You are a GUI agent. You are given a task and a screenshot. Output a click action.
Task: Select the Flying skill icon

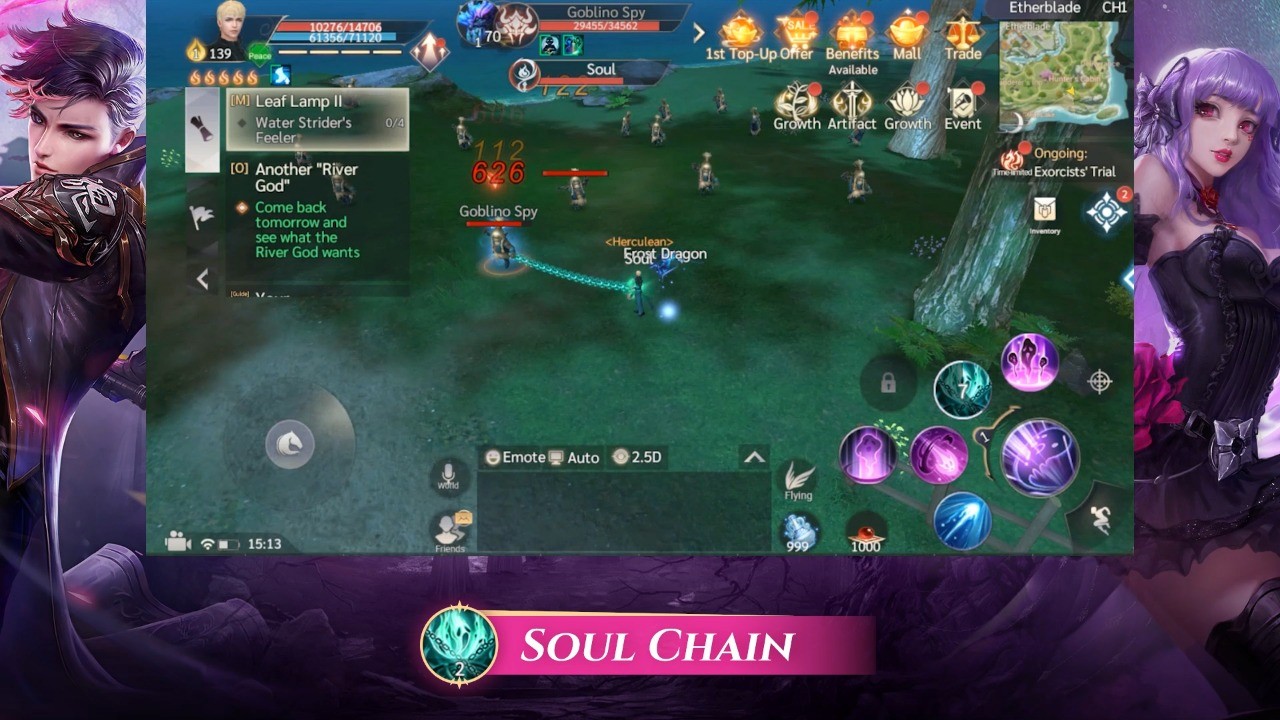pos(797,478)
